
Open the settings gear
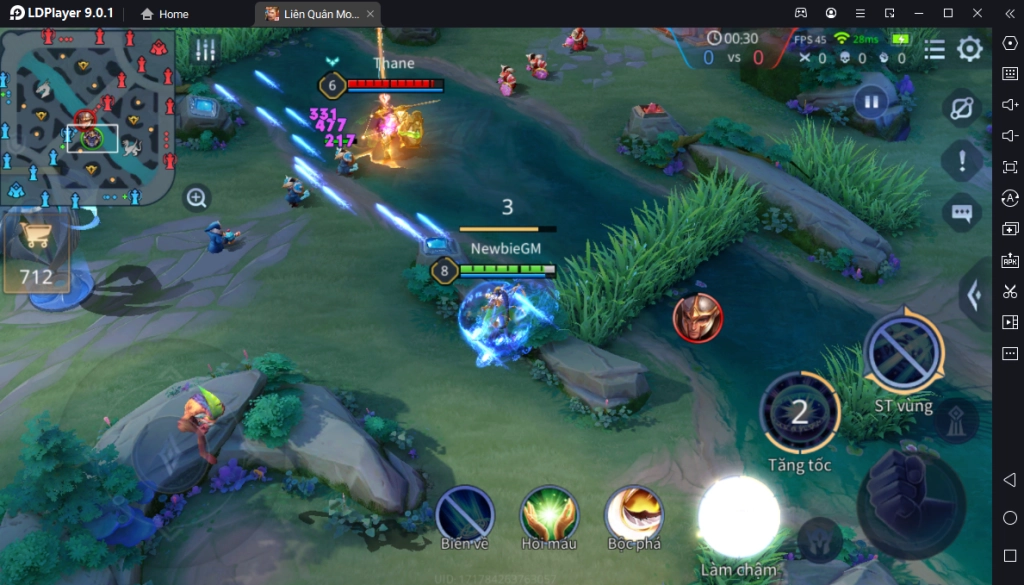pyautogui.click(x=969, y=49)
